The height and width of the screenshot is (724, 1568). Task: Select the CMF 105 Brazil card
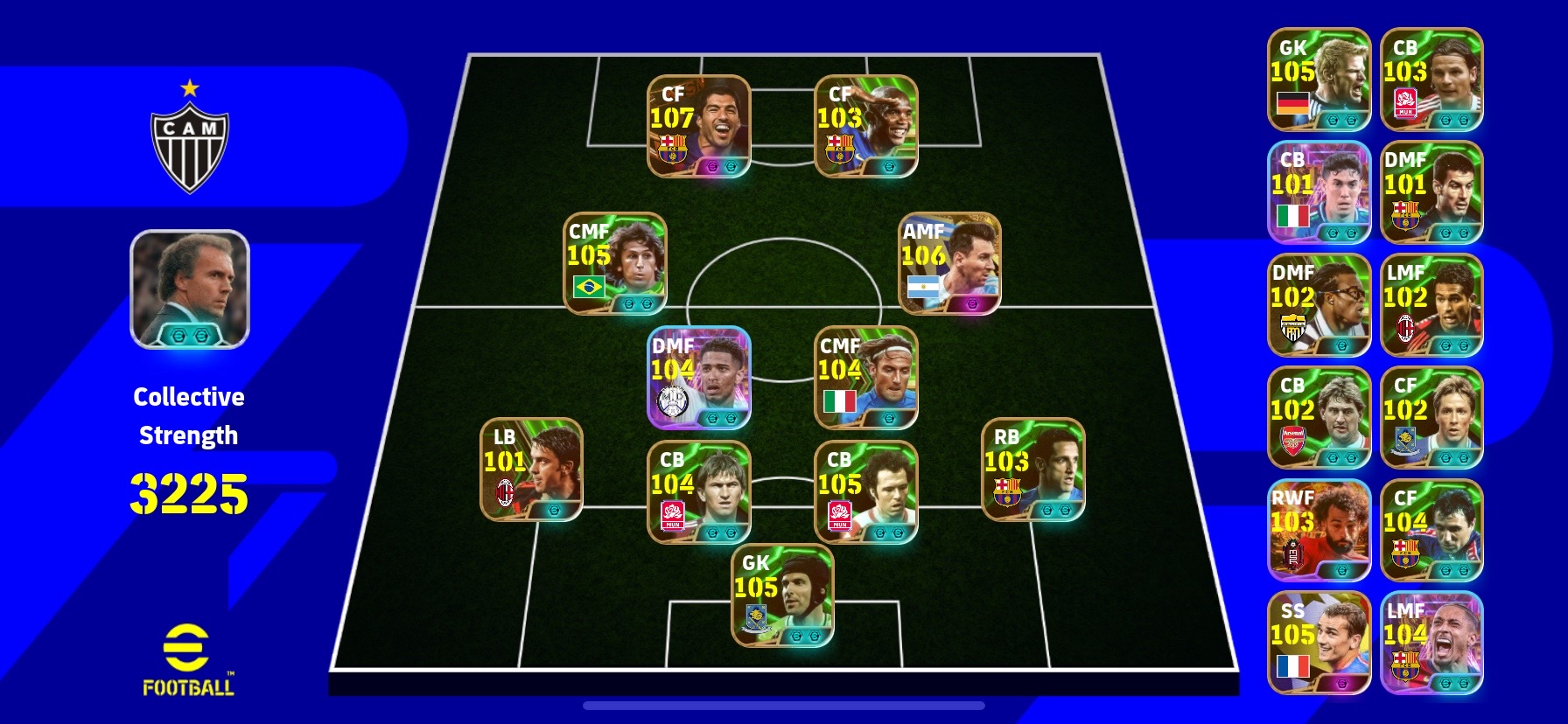(614, 263)
